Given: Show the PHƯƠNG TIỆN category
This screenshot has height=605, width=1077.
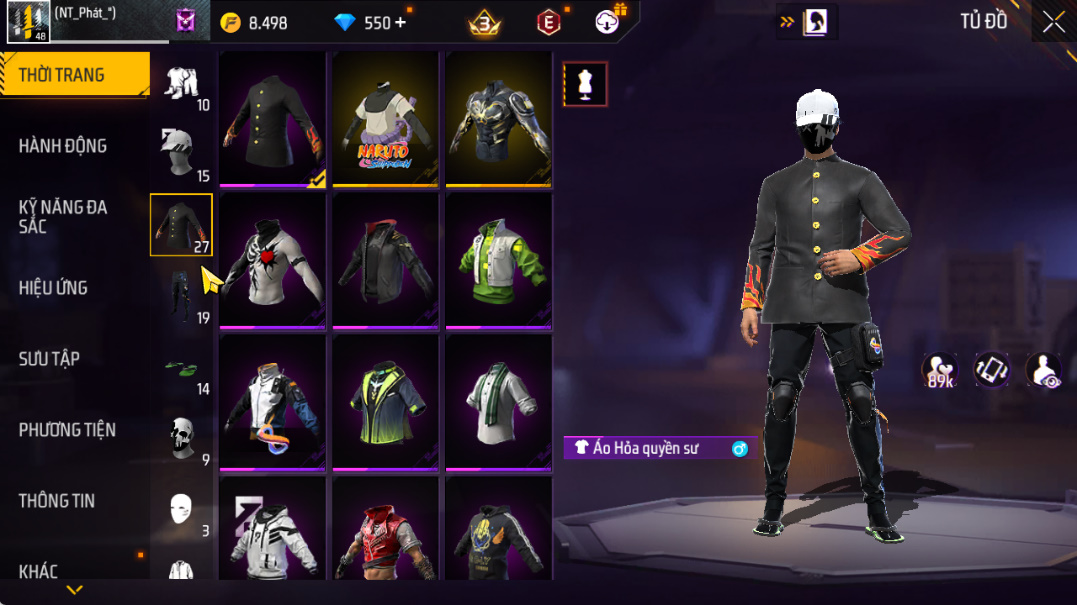Looking at the screenshot, I should point(67,430).
